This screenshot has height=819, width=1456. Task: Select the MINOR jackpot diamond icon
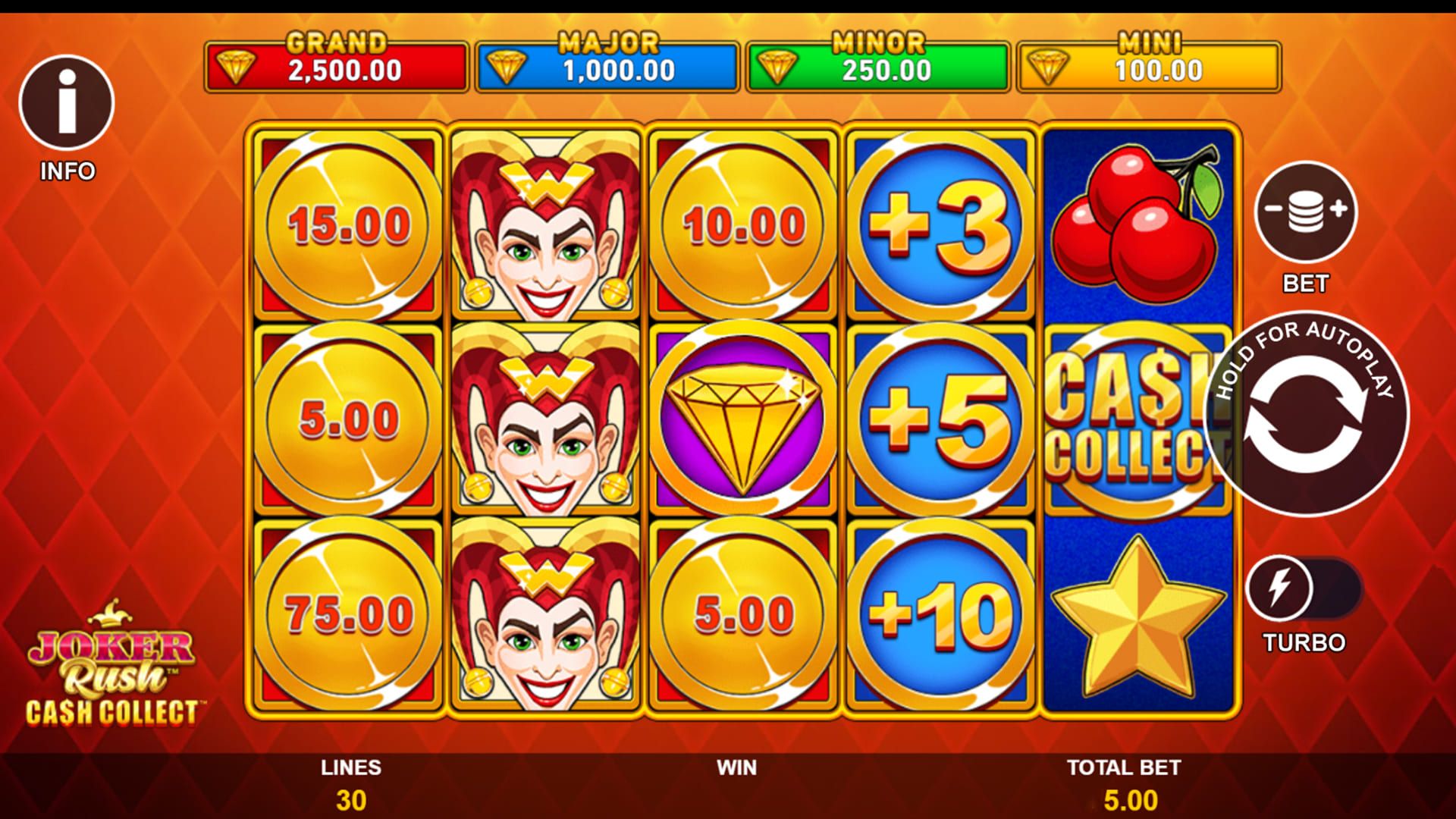[x=779, y=67]
